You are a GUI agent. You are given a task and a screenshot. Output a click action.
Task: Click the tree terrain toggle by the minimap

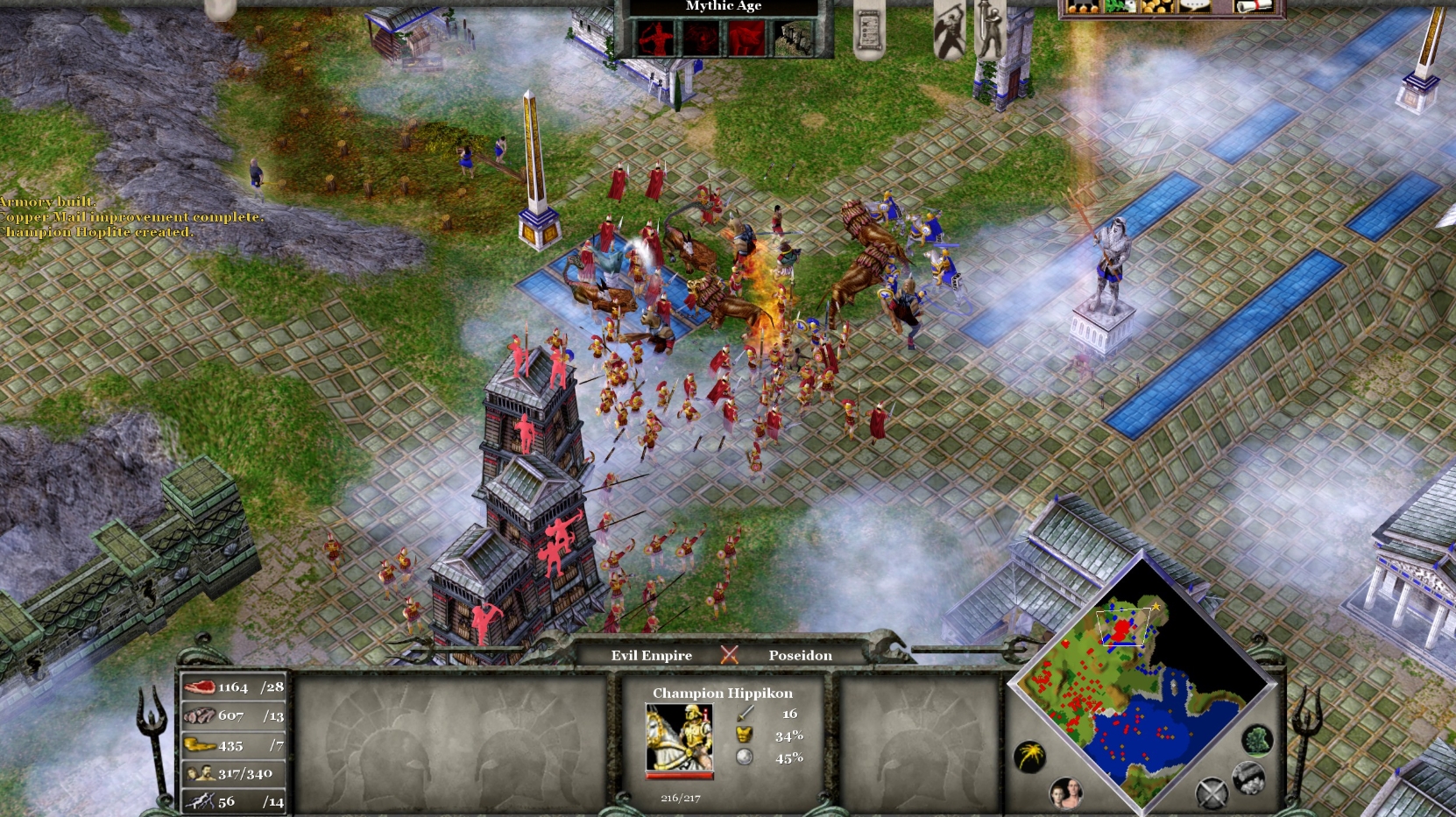(x=1257, y=741)
